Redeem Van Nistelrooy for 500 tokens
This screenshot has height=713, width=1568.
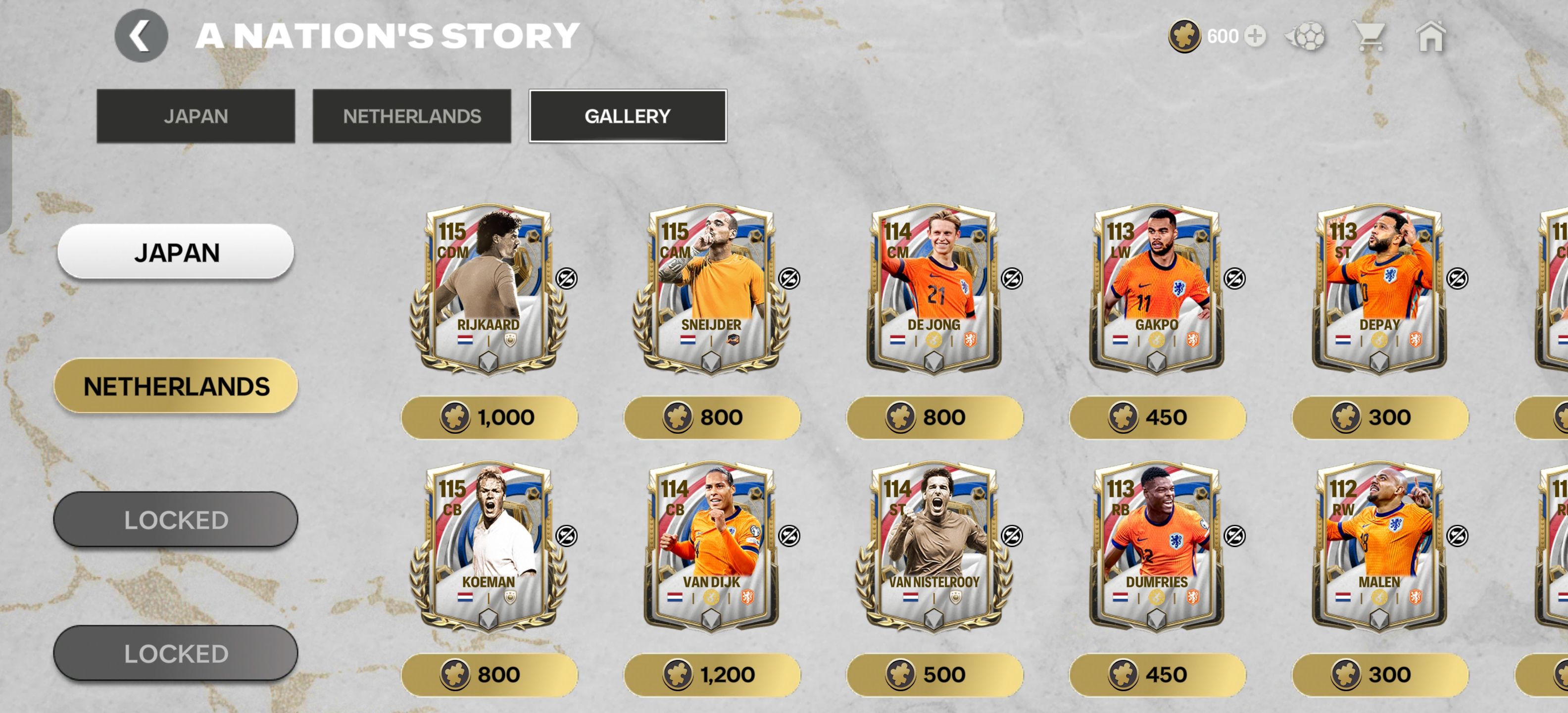[x=934, y=675]
